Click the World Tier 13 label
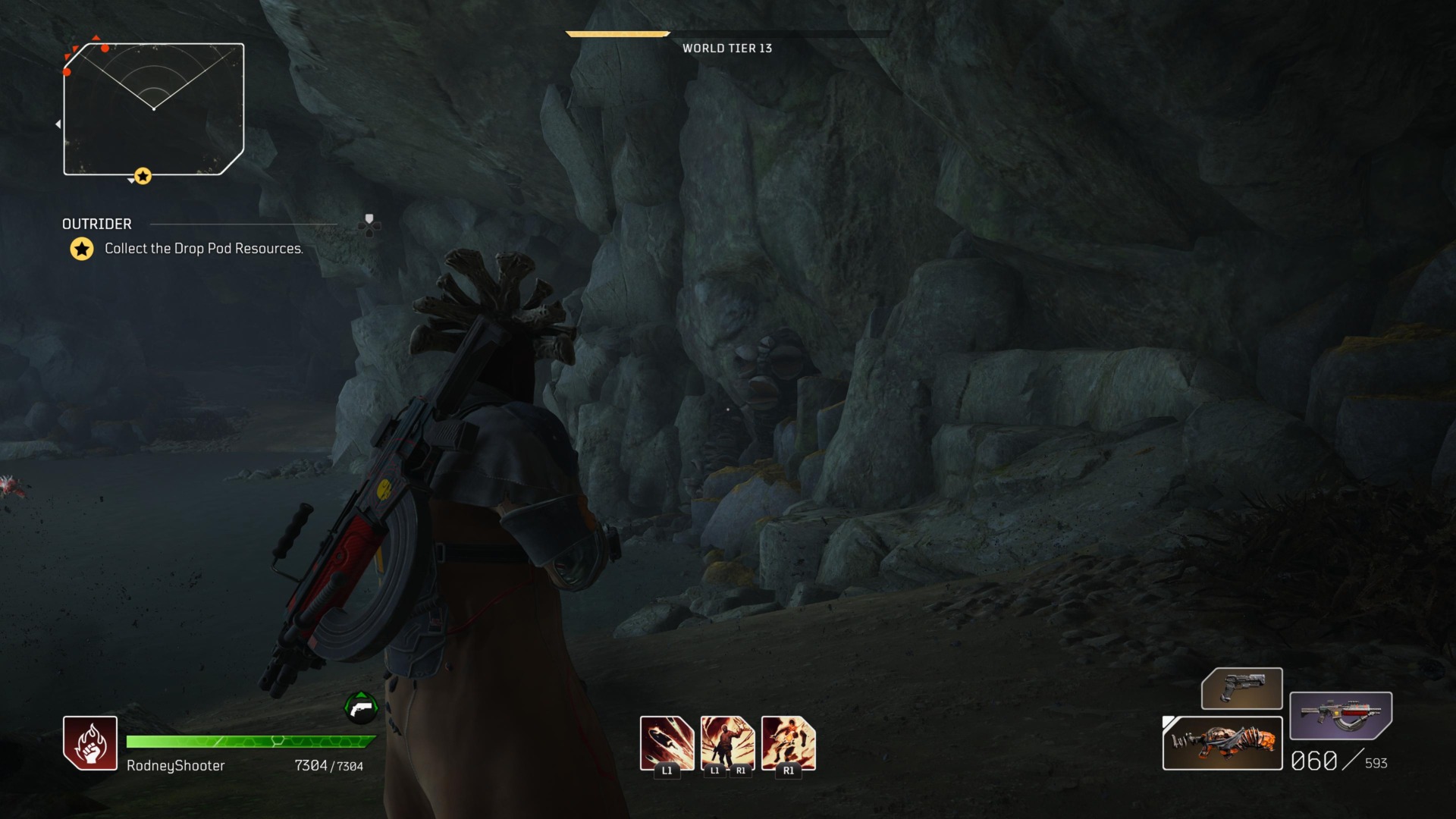Screen dimensions: 1456x819 [x=726, y=47]
